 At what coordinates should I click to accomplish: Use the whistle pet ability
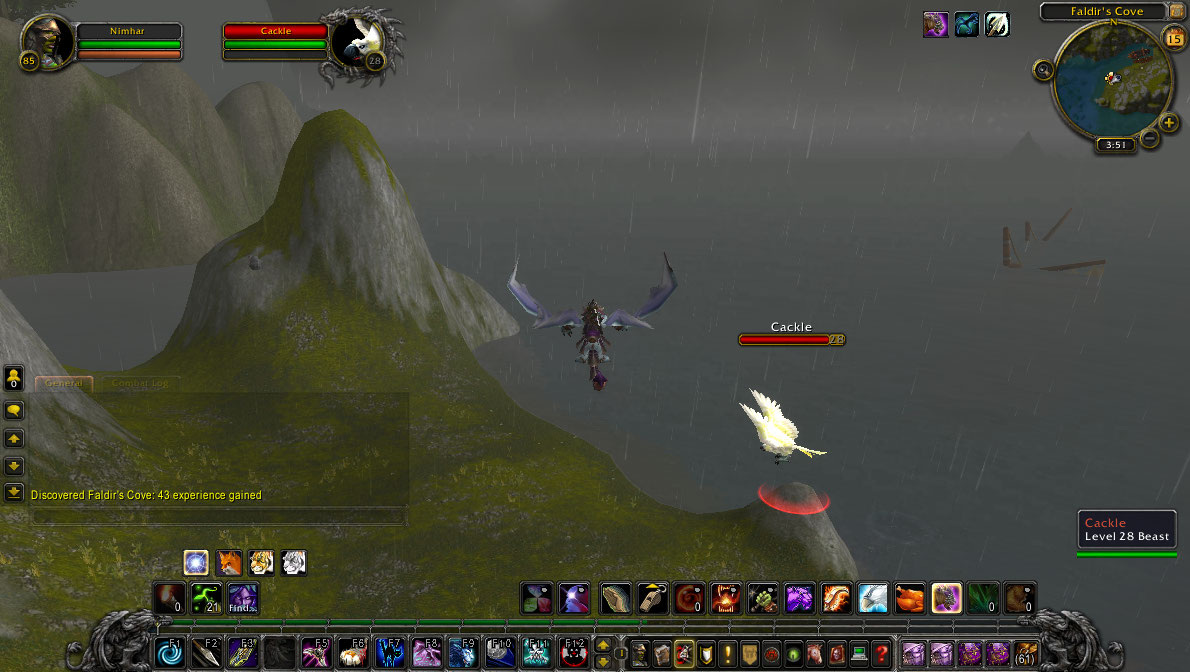(x=653, y=598)
